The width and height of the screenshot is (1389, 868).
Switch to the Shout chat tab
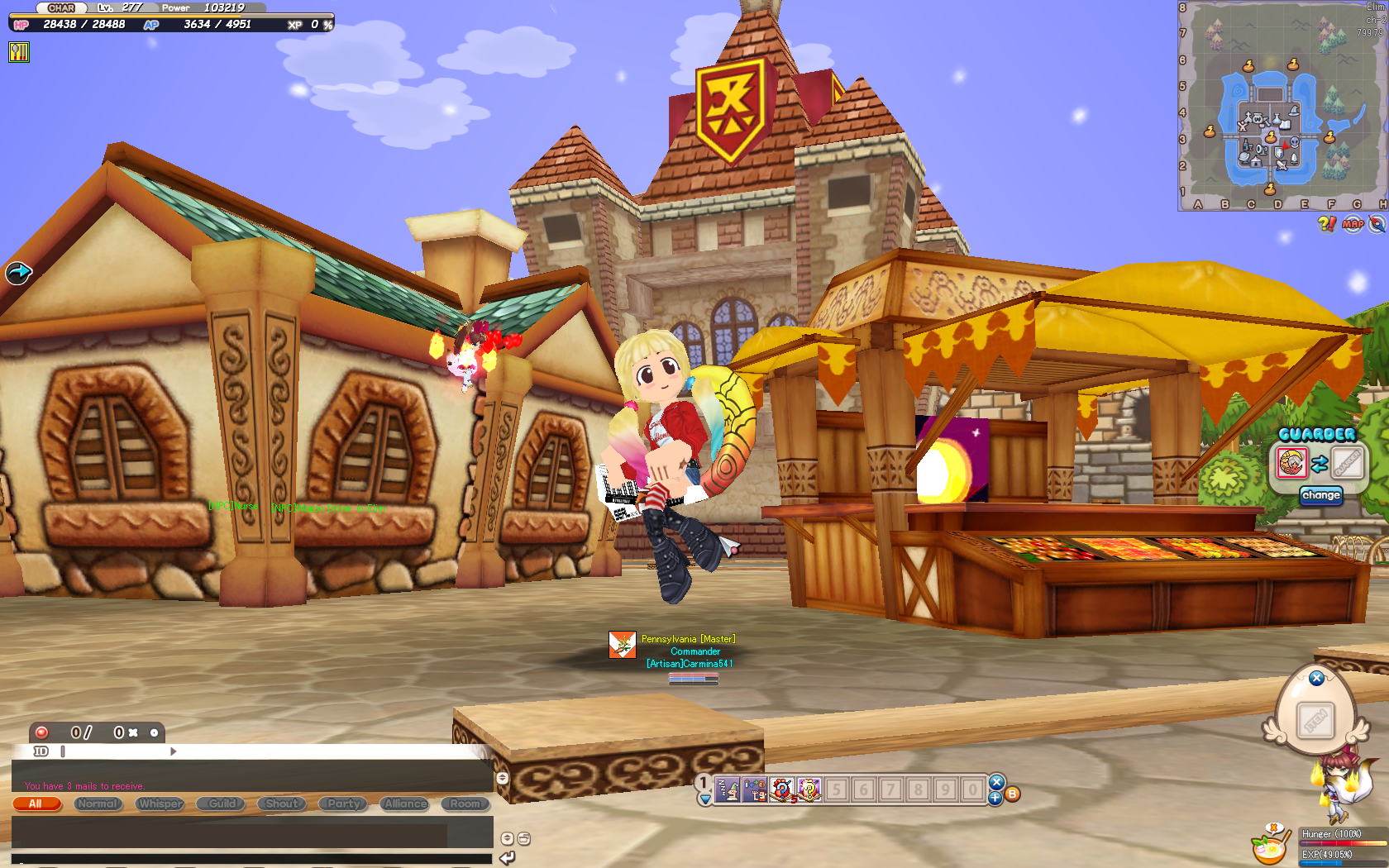tap(282, 804)
